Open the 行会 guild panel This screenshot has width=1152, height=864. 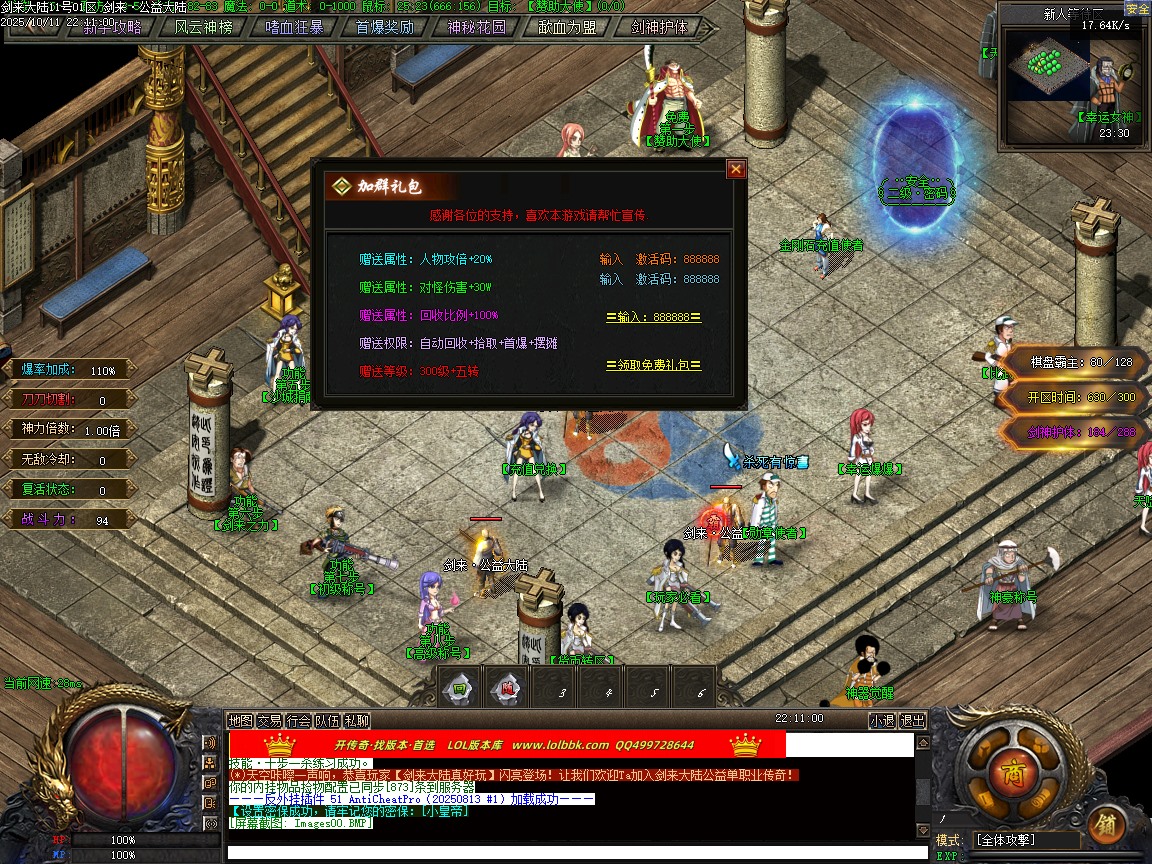point(298,720)
